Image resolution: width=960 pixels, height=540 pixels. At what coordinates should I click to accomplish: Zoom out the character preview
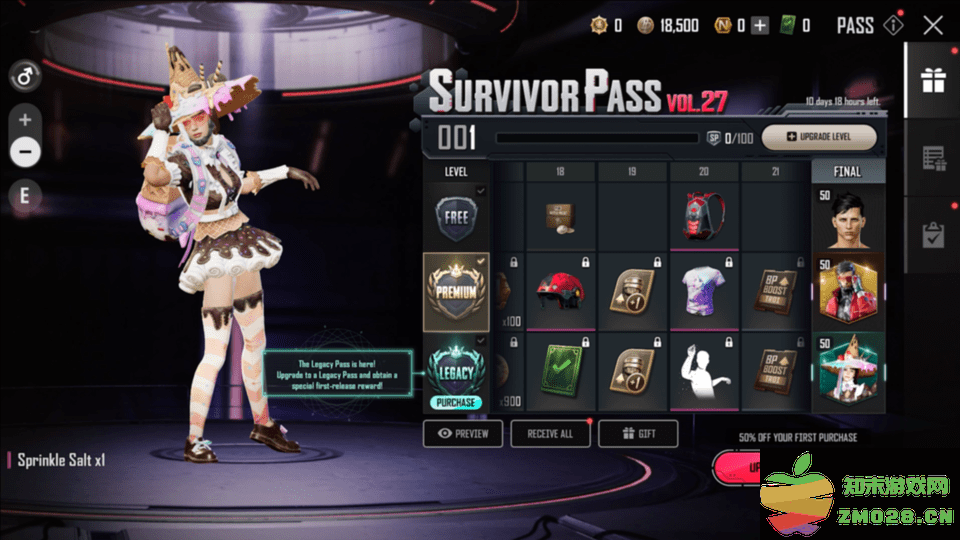[25, 152]
